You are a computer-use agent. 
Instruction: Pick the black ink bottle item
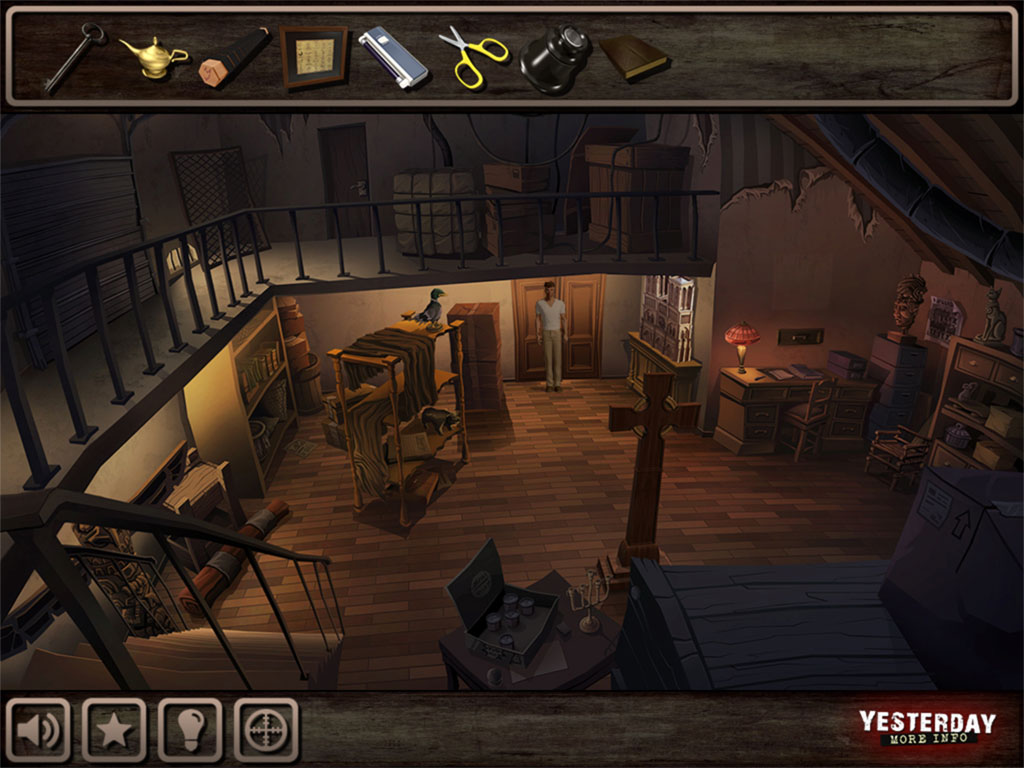point(555,62)
